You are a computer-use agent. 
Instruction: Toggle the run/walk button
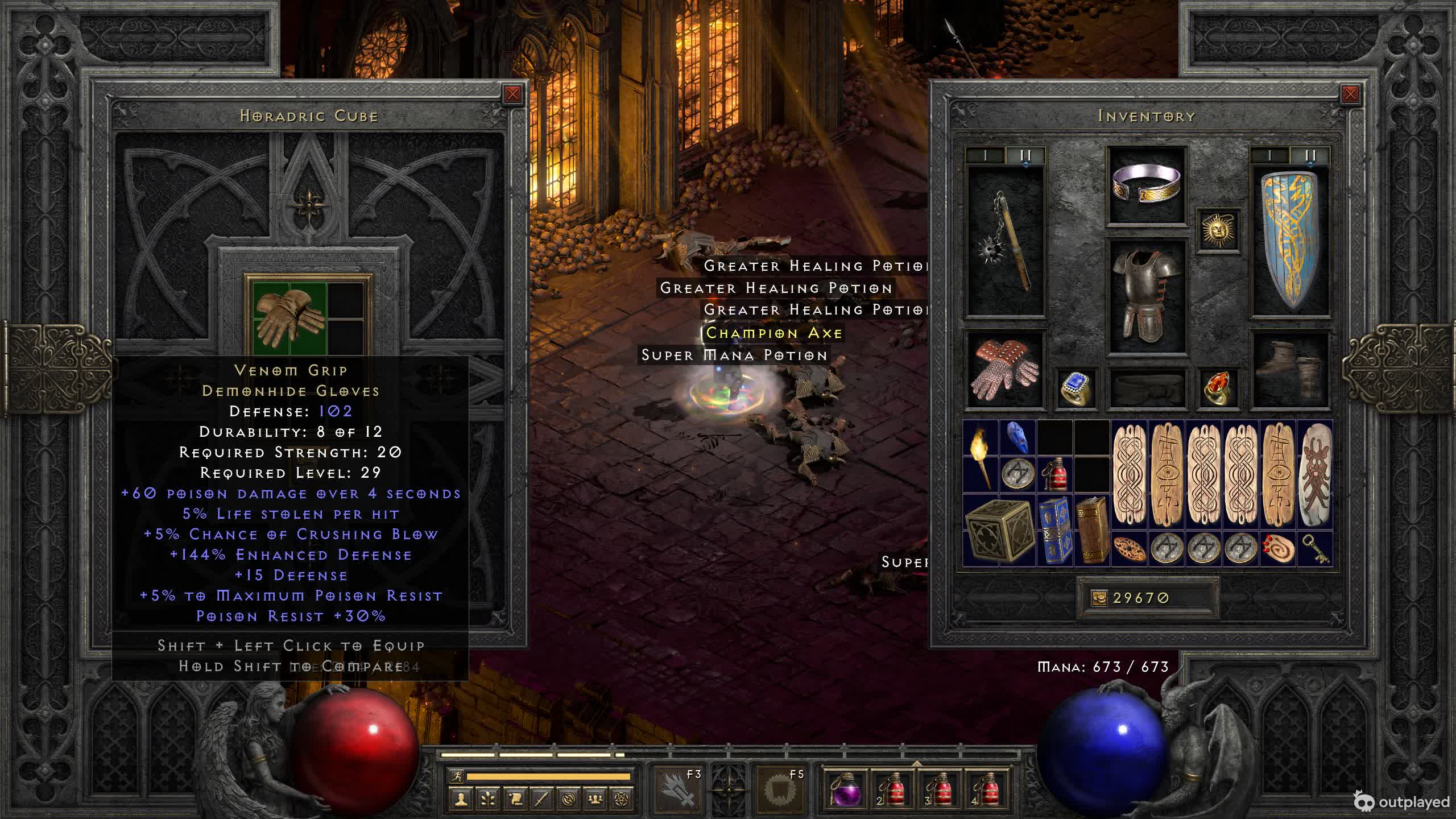pos(456,776)
